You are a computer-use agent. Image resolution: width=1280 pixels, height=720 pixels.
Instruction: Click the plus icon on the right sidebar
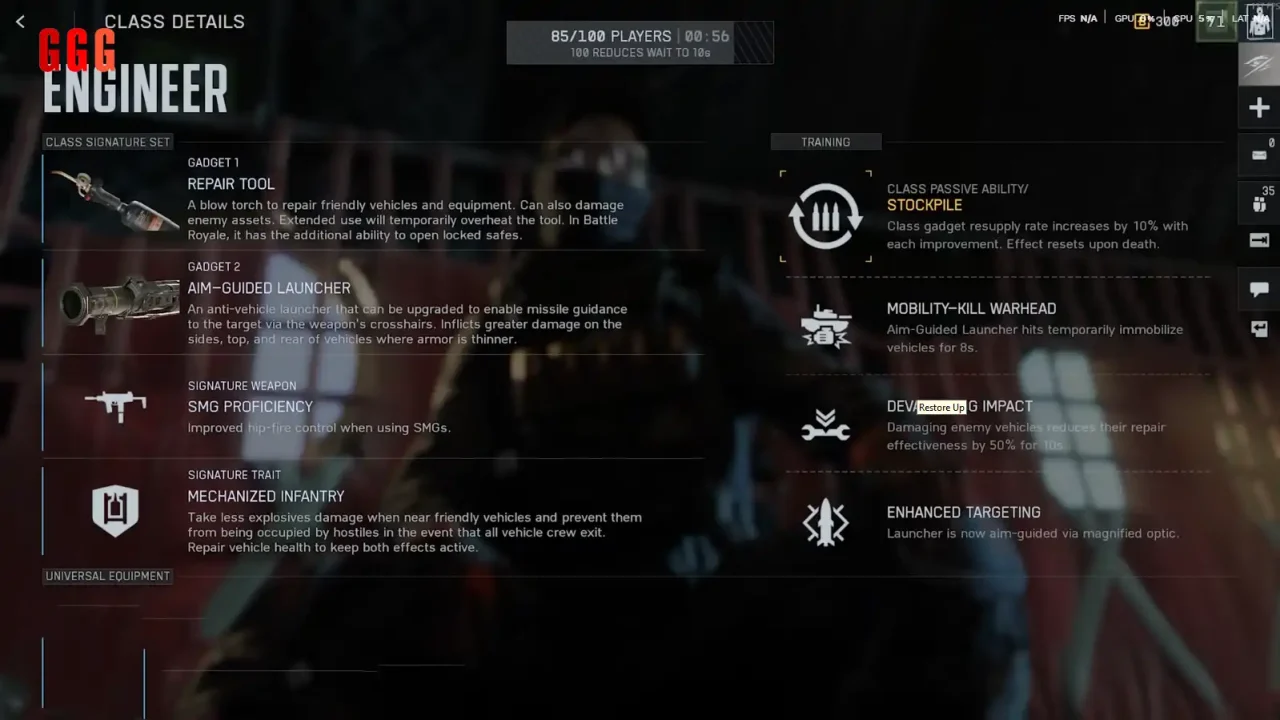(x=1259, y=107)
